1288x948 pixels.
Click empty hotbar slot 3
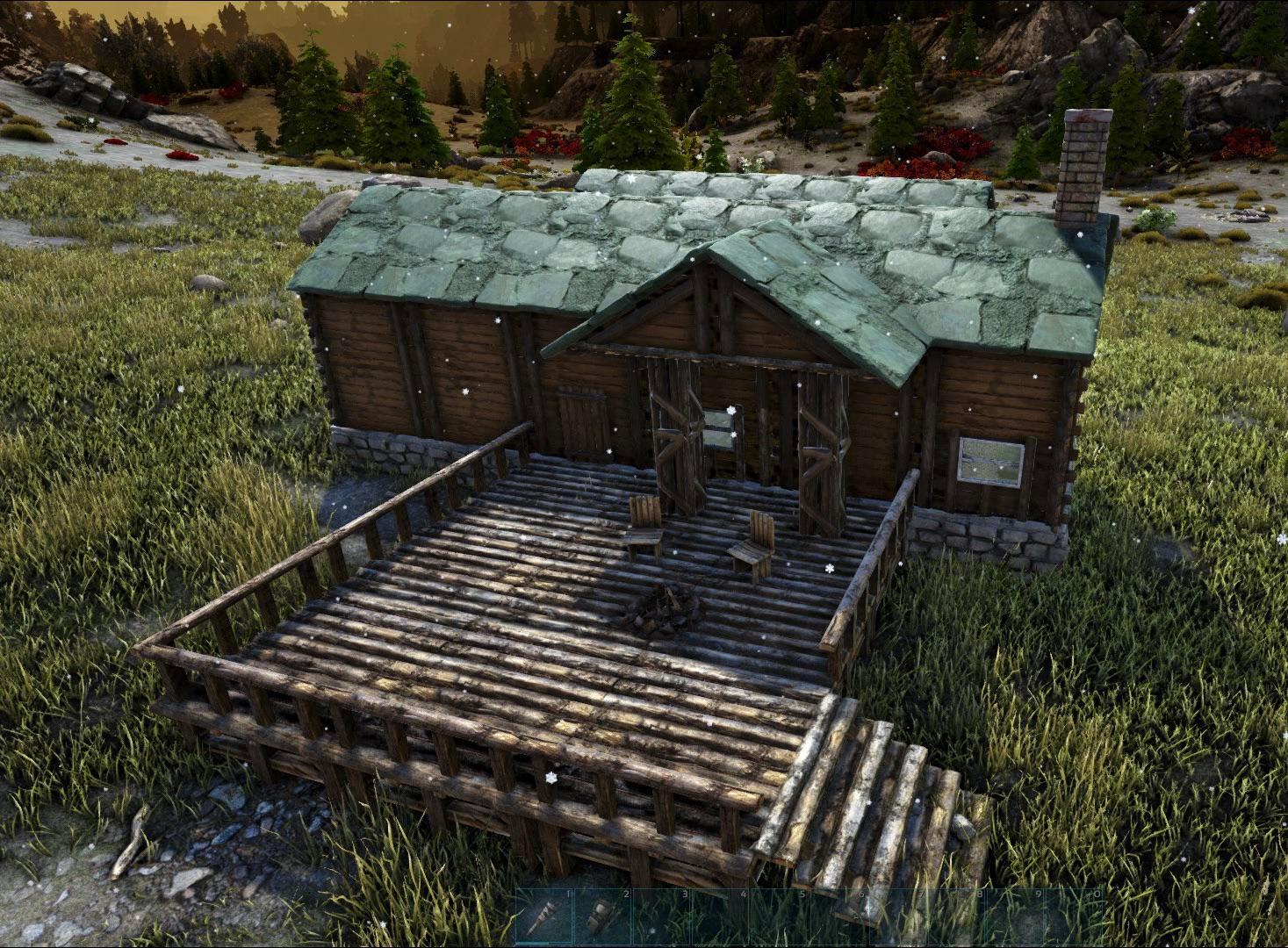coord(660,917)
